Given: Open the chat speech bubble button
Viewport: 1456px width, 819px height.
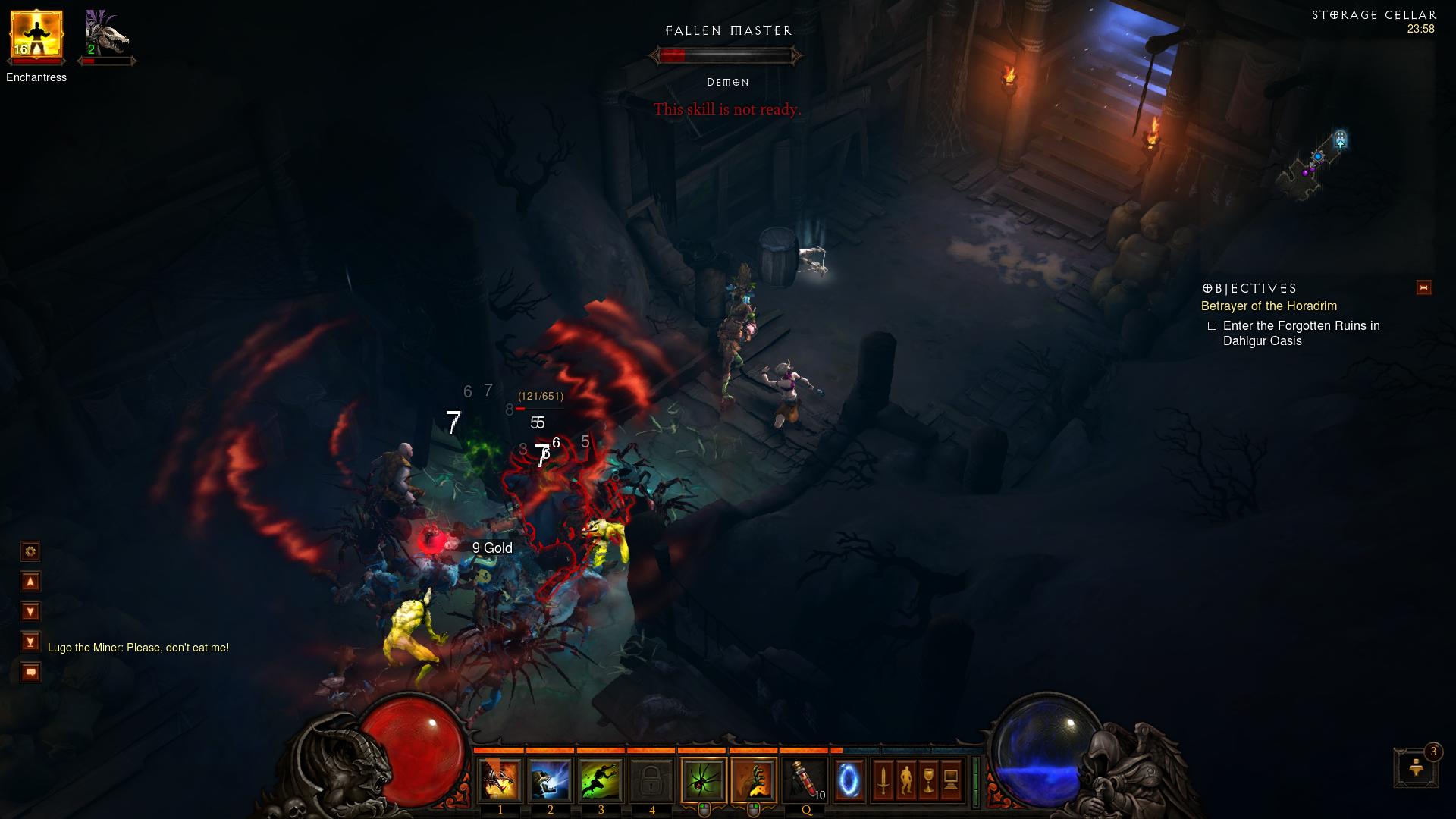Looking at the screenshot, I should [x=30, y=673].
